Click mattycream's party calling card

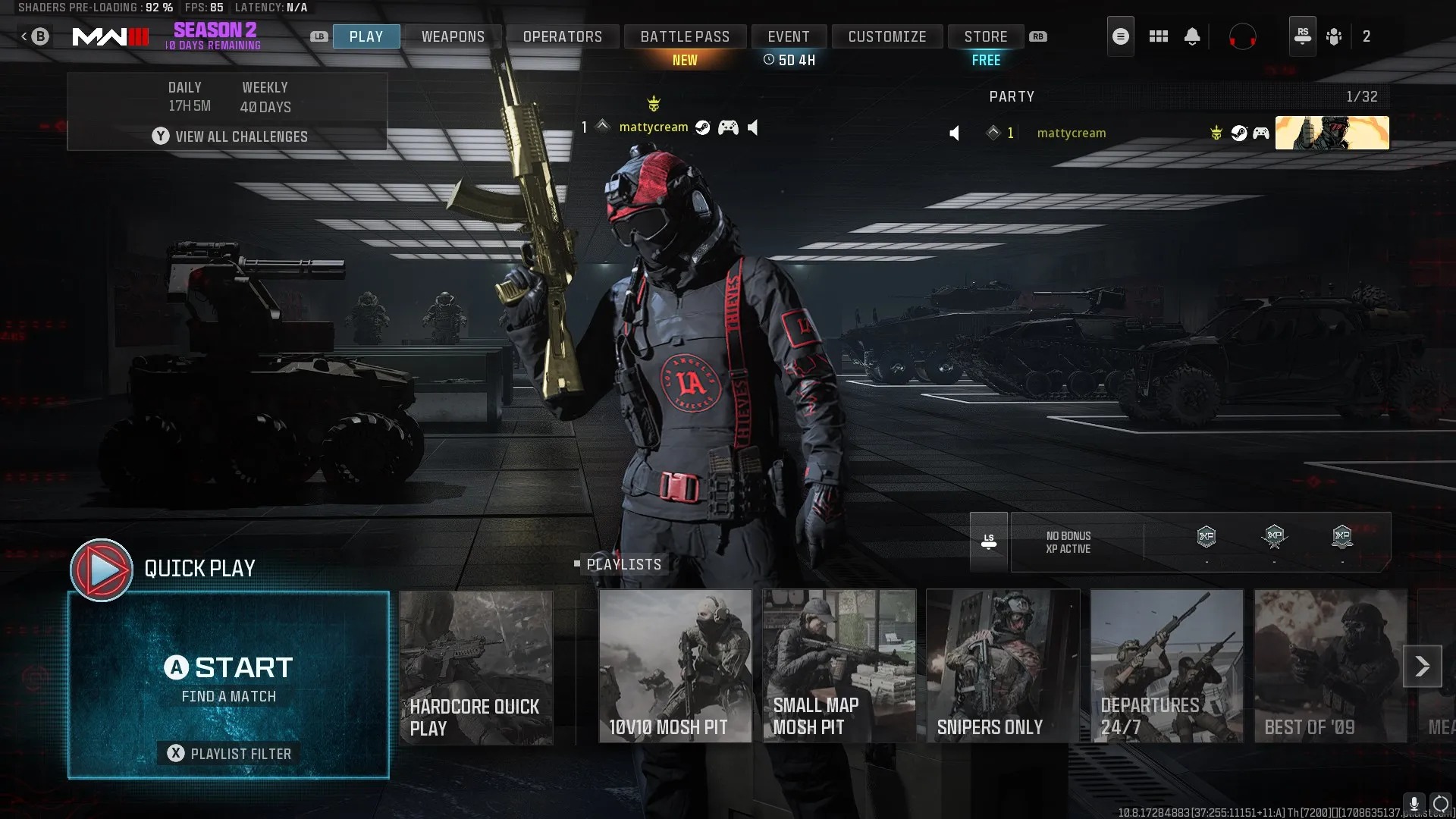(x=1332, y=133)
